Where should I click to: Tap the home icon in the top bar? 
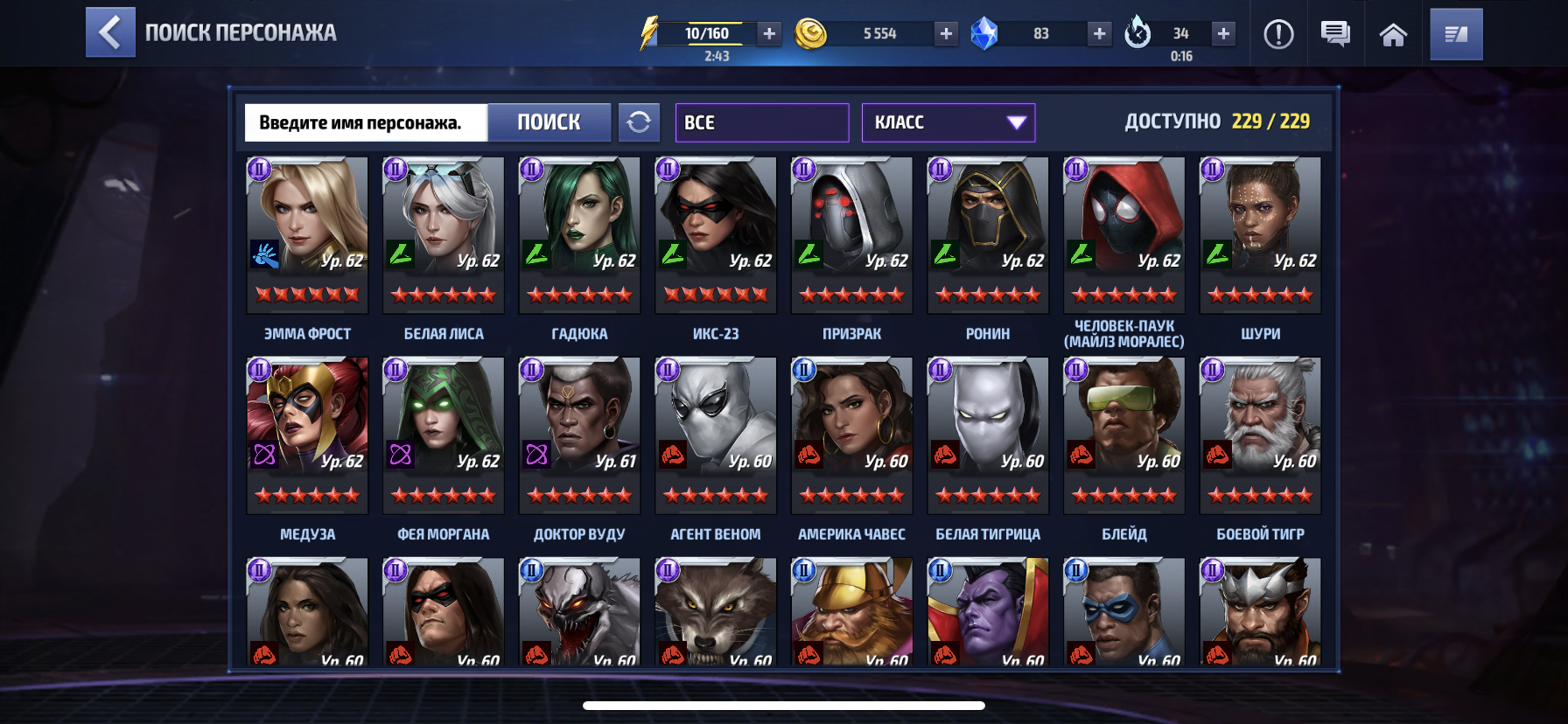click(x=1393, y=34)
